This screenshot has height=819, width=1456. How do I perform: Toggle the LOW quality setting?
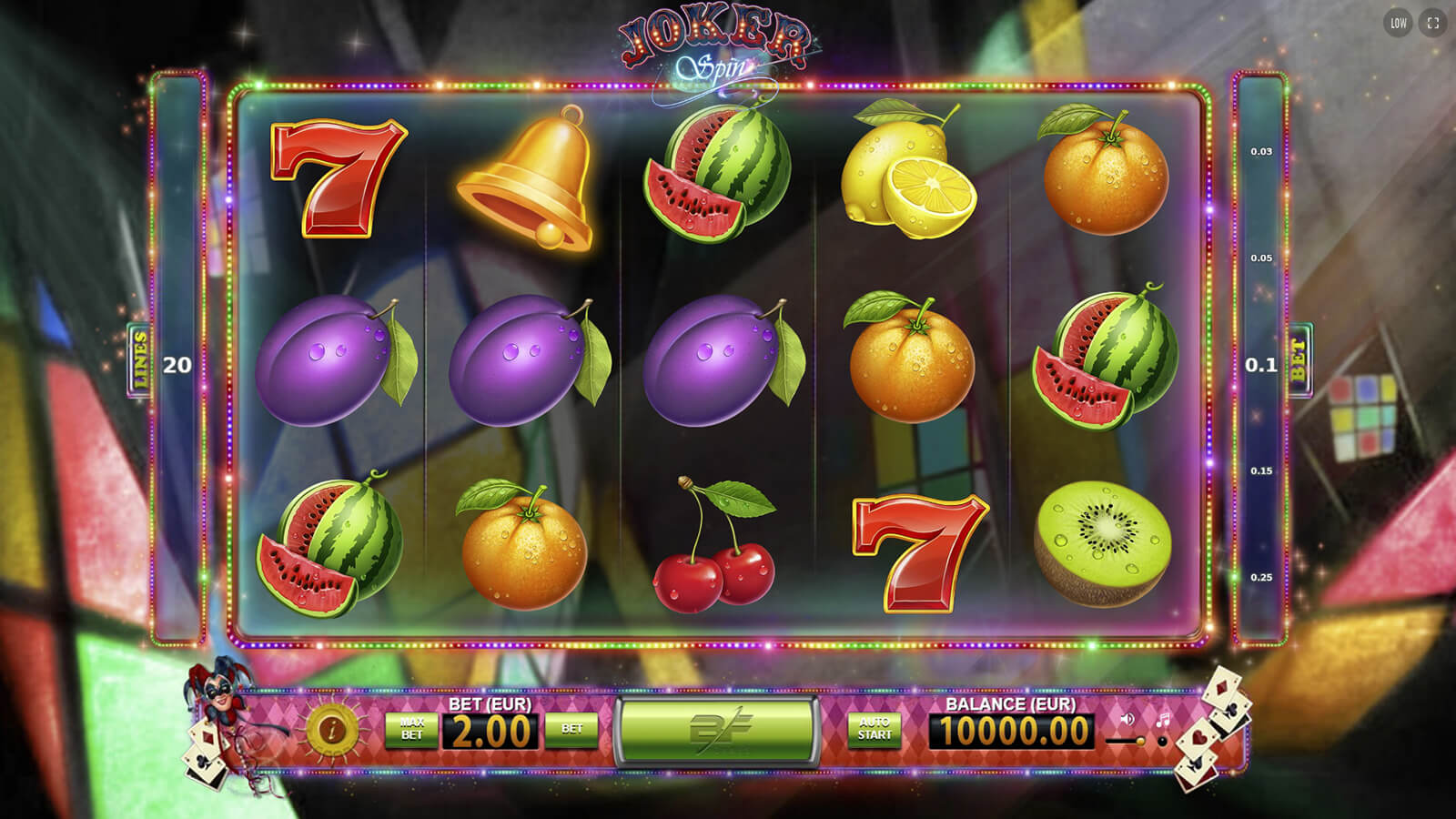[x=1399, y=24]
